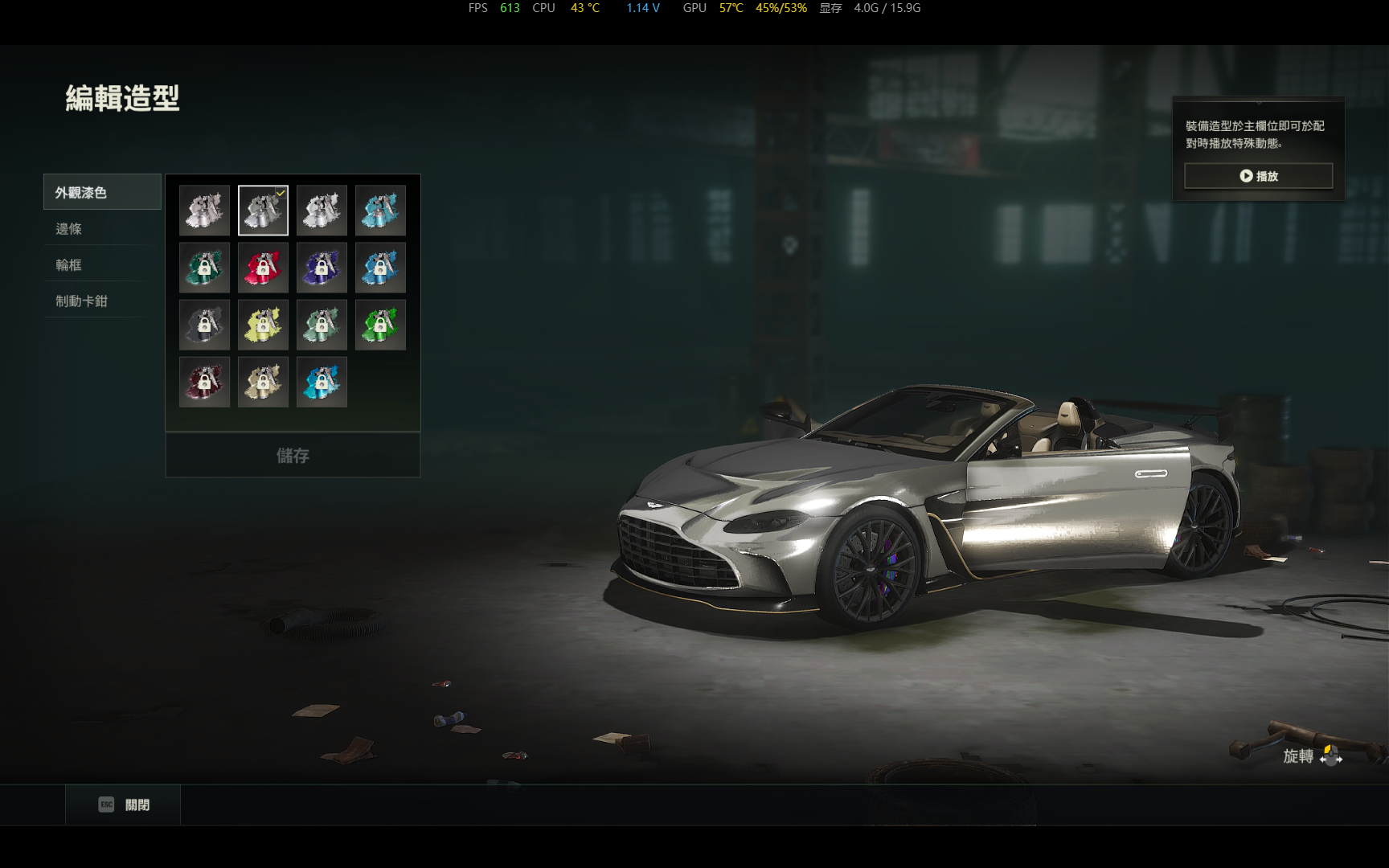Image resolution: width=1389 pixels, height=868 pixels.
Task: Select the locked yellow paint swatch
Action: [263, 325]
